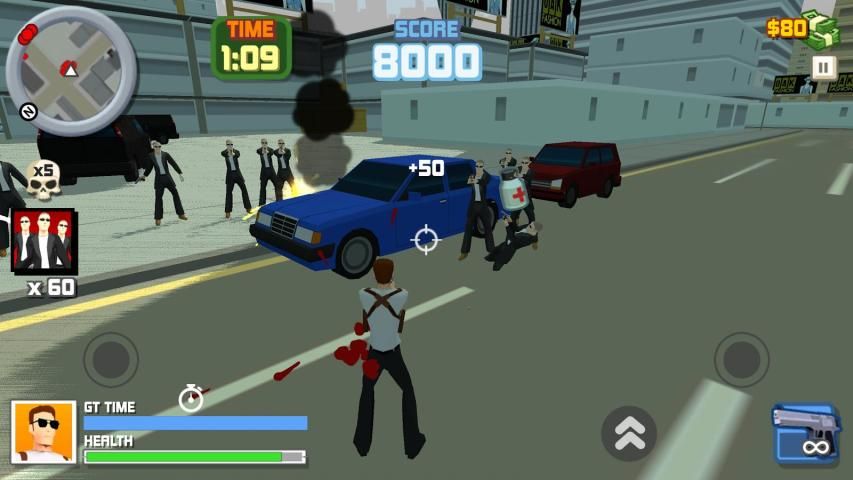Tap the green cash stack icon
The height and width of the screenshot is (480, 853).
(x=824, y=30)
